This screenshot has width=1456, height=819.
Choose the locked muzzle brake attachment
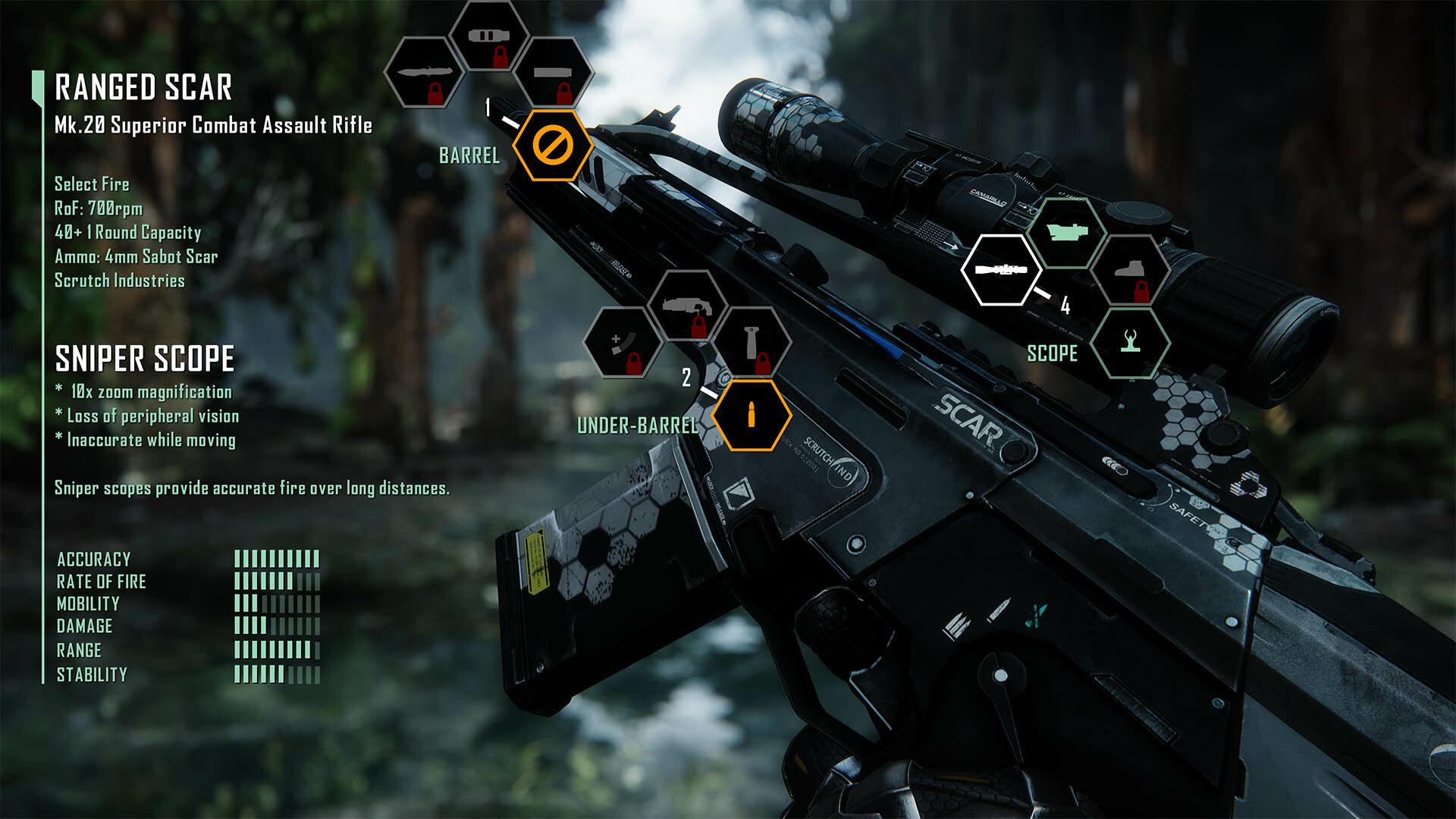pyautogui.click(x=488, y=37)
